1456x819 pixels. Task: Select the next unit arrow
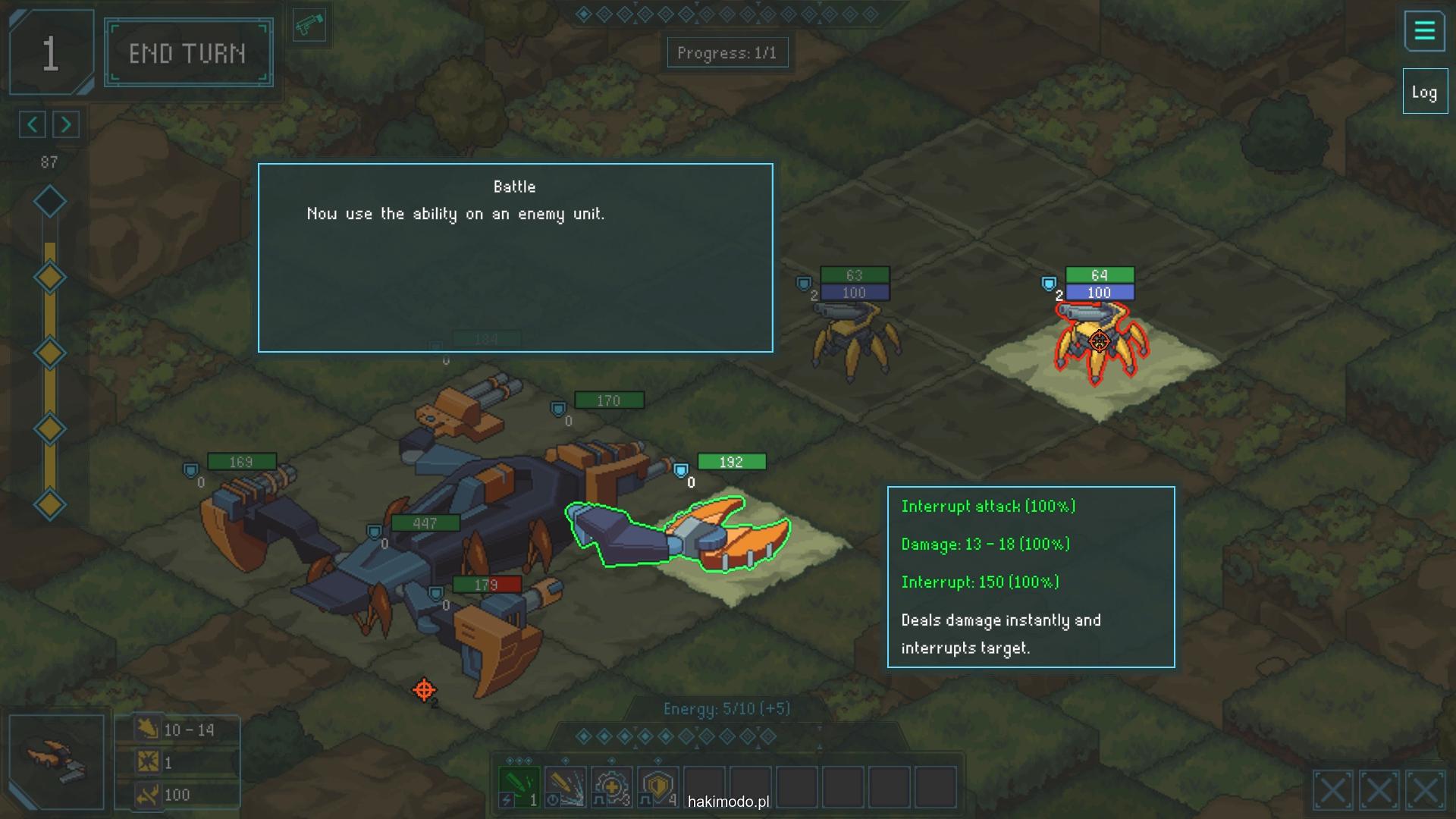coord(66,124)
